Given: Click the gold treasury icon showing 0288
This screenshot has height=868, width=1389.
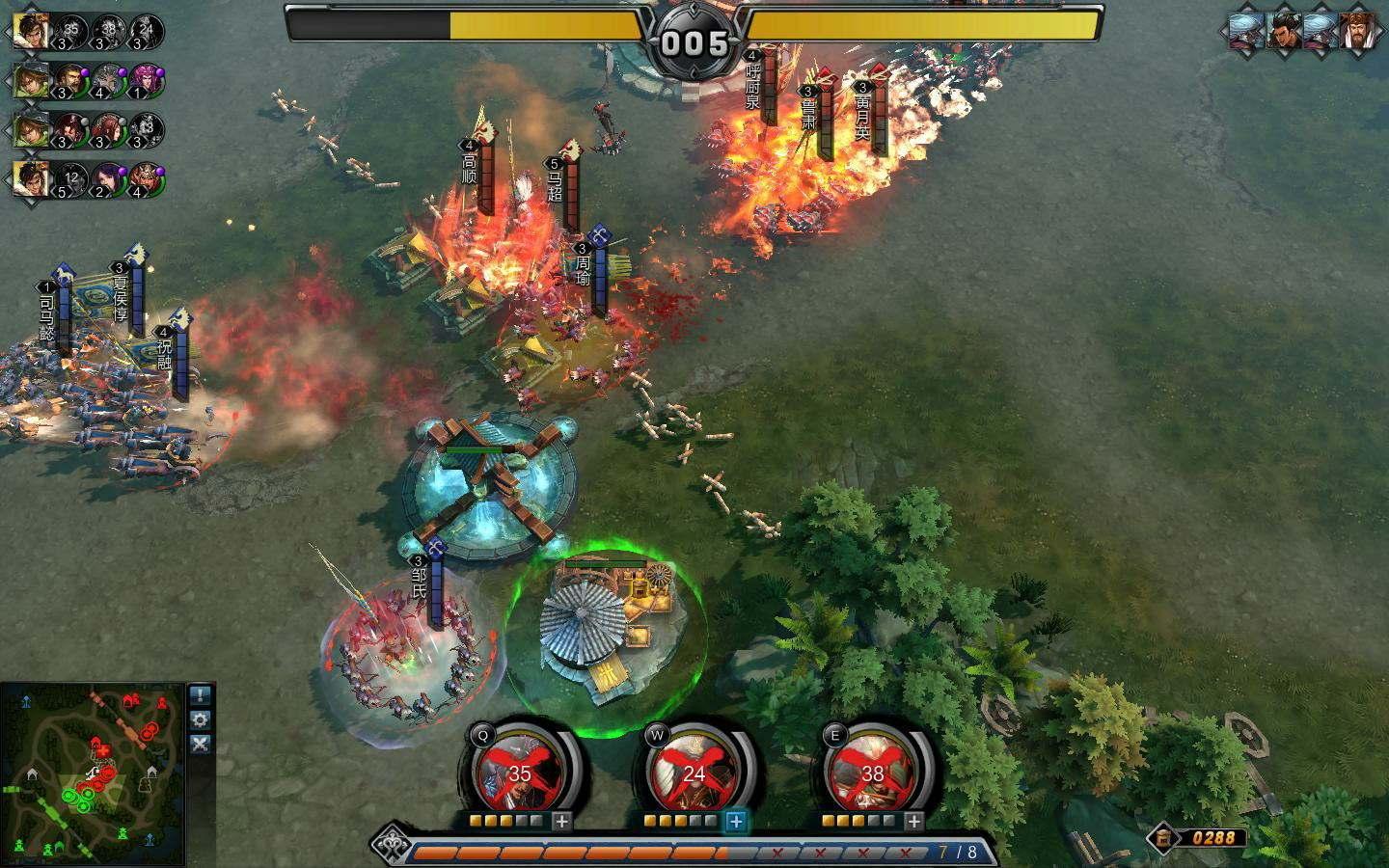Looking at the screenshot, I should pos(1164,837).
